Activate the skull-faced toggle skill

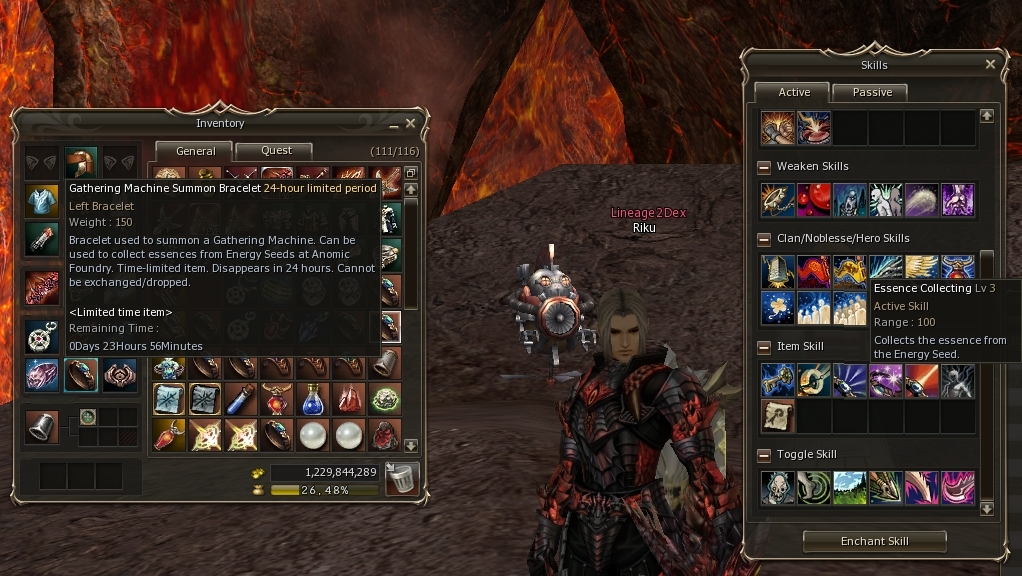pos(777,487)
